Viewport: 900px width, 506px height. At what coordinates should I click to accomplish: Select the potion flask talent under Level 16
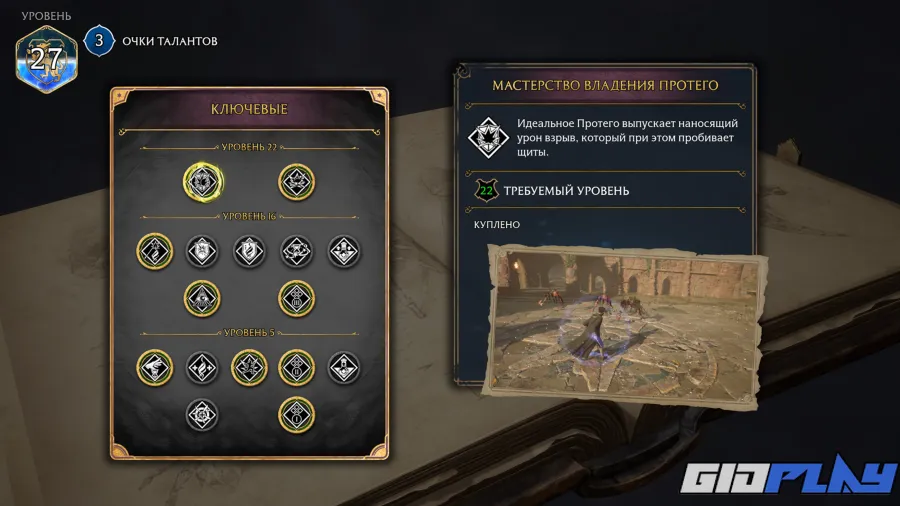(x=344, y=250)
